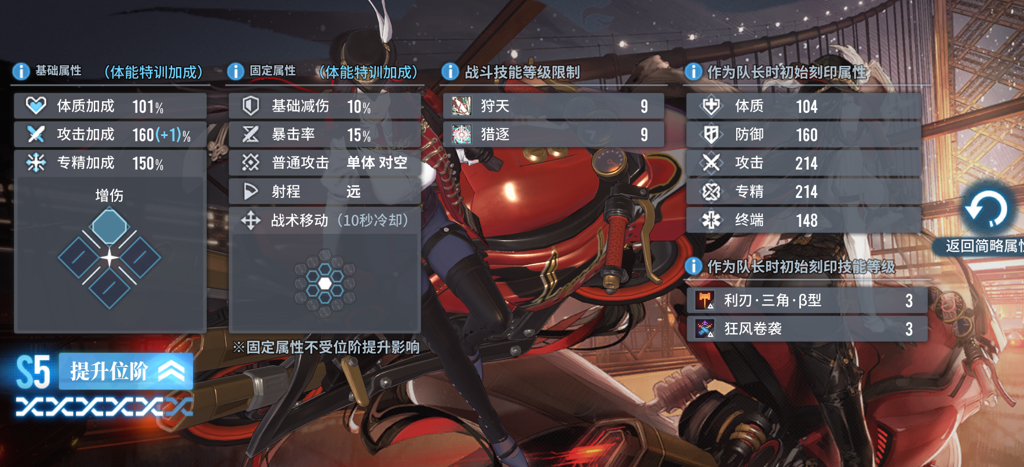Click the 提升位阶 rank-up button

point(125,372)
